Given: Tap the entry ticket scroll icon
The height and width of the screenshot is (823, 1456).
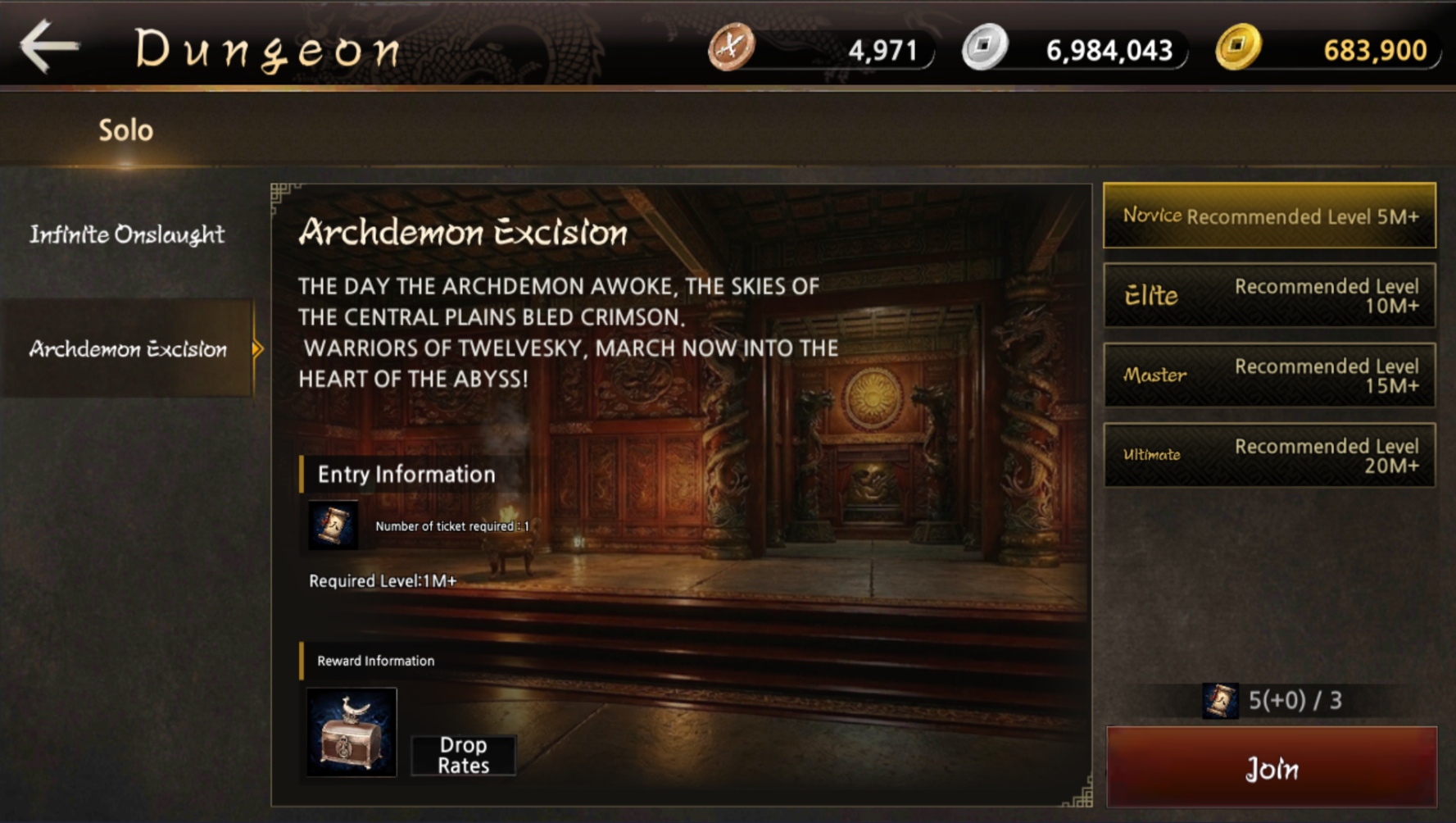Looking at the screenshot, I should 333,525.
